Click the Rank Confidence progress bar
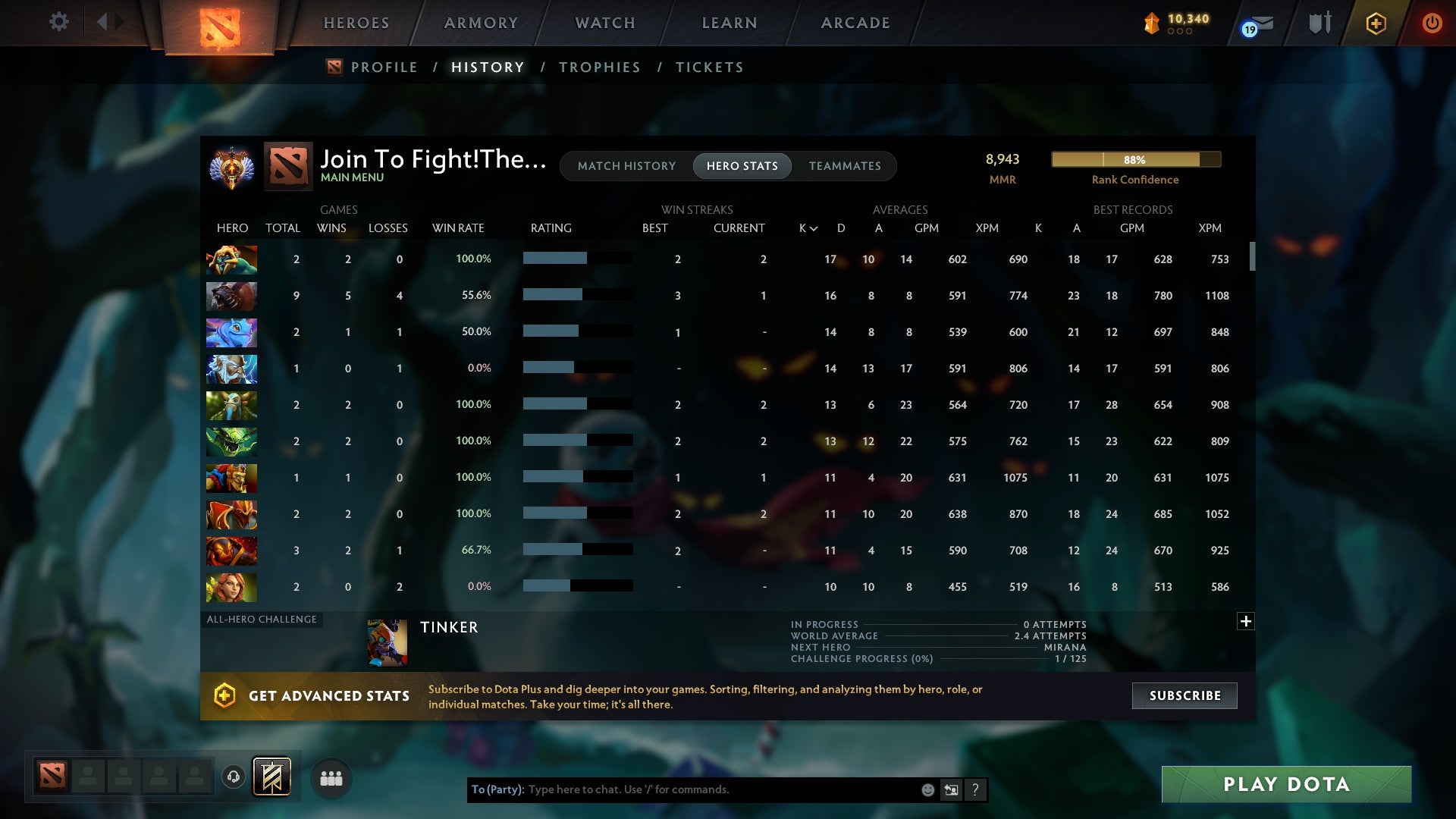 coord(1135,160)
